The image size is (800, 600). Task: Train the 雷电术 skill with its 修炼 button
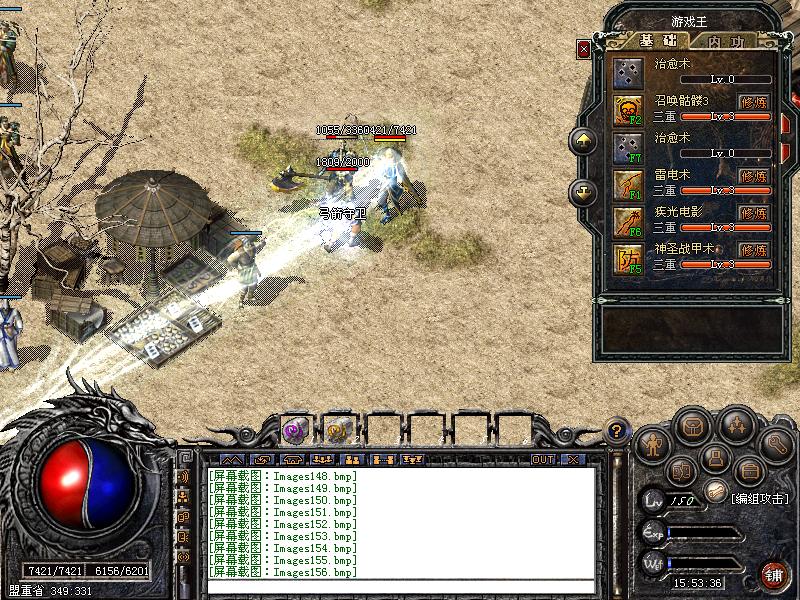click(754, 176)
